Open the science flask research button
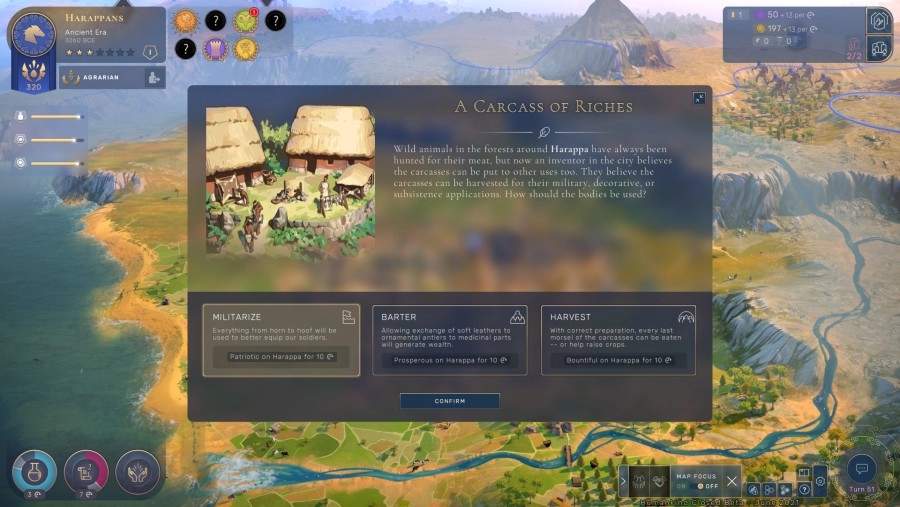Viewport: 900px width, 507px height. coord(34,473)
